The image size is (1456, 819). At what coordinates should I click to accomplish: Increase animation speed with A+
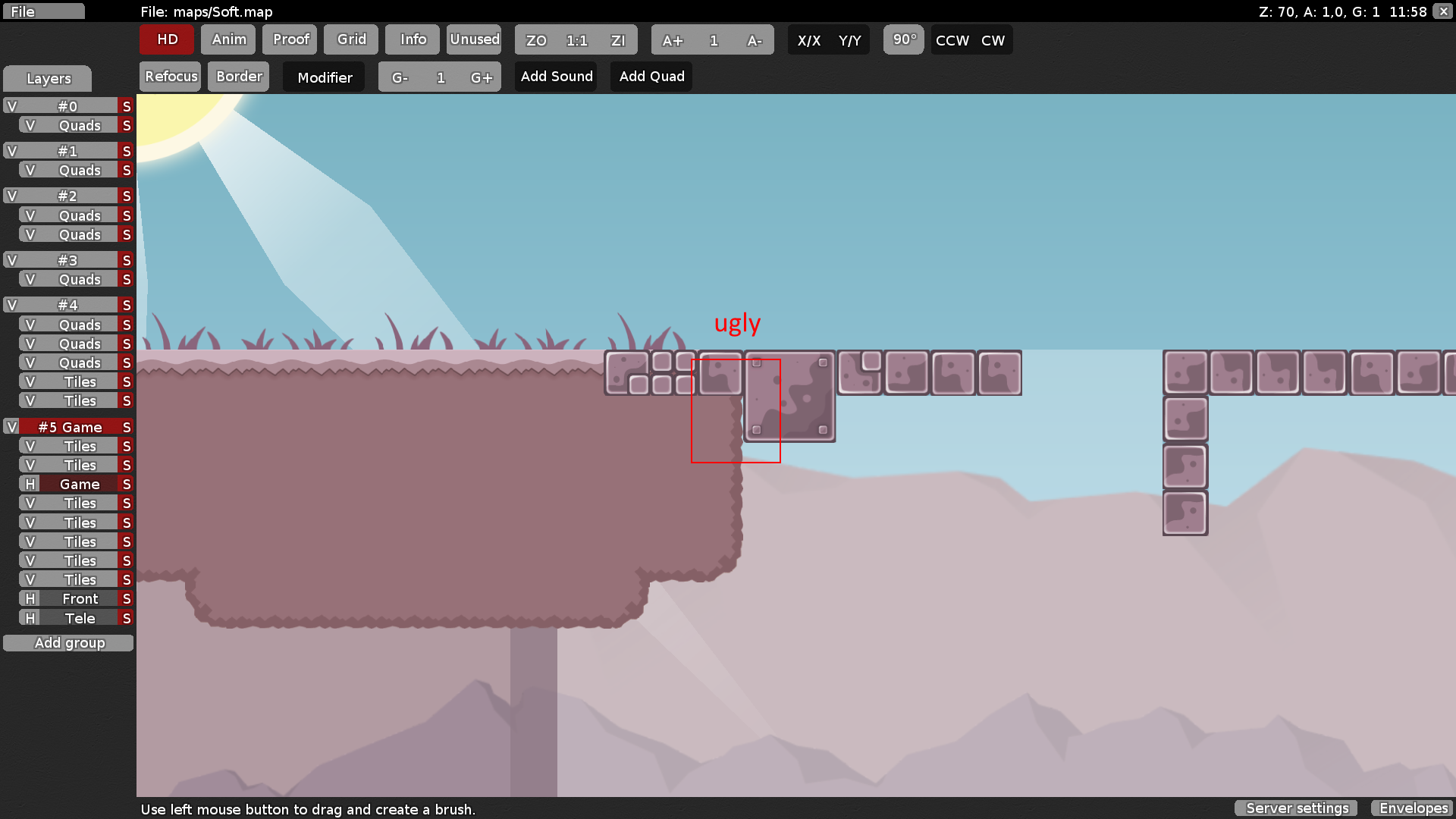672,40
